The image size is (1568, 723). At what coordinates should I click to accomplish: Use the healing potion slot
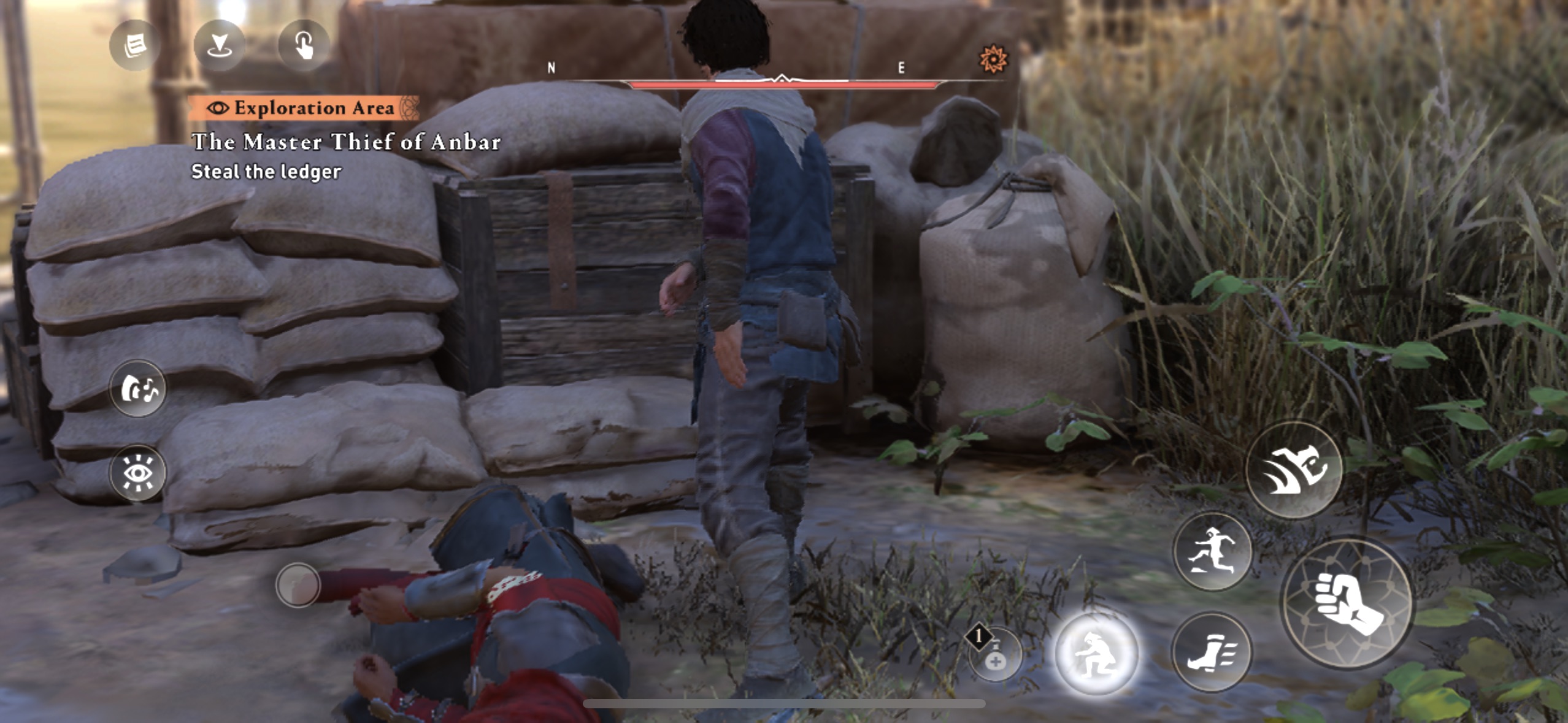point(994,654)
